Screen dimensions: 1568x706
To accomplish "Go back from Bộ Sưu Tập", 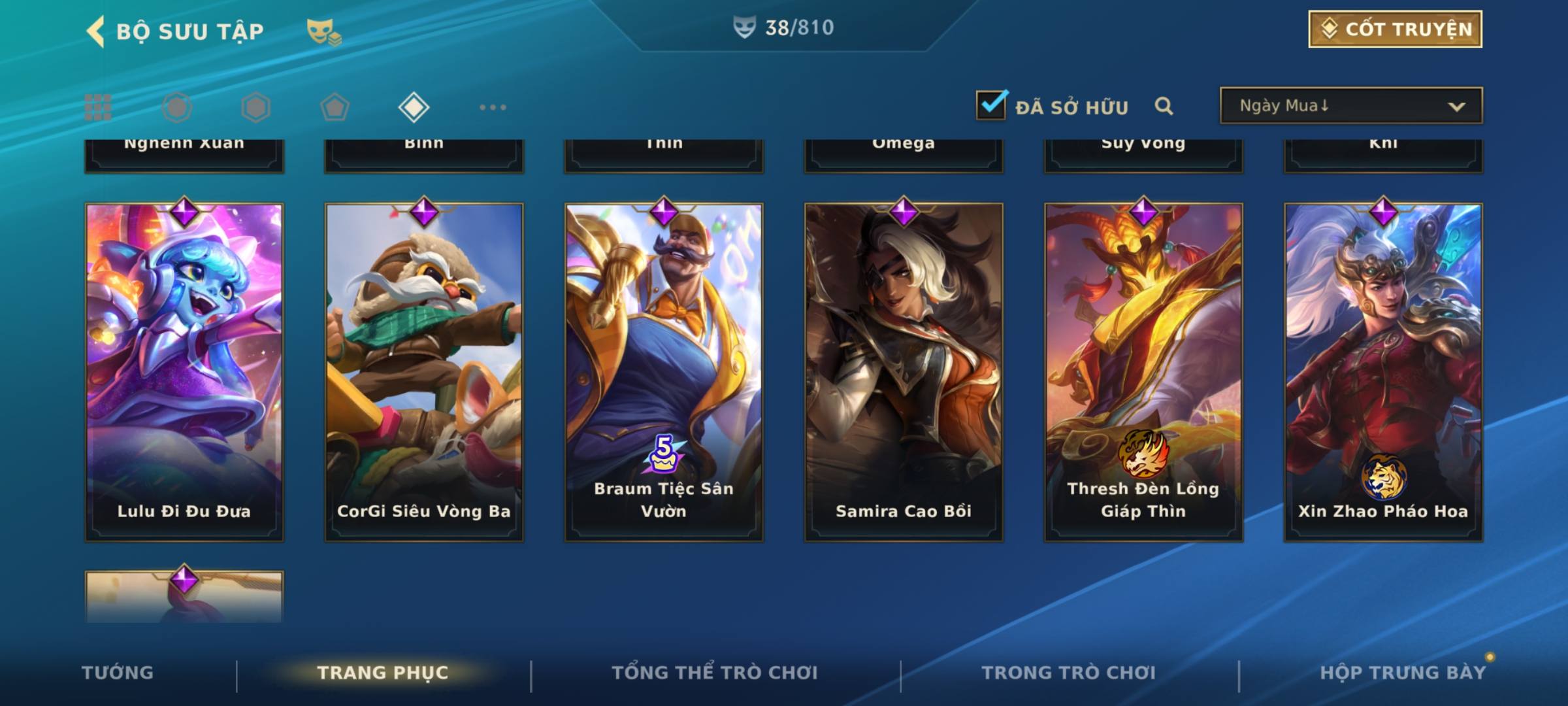I will point(96,31).
